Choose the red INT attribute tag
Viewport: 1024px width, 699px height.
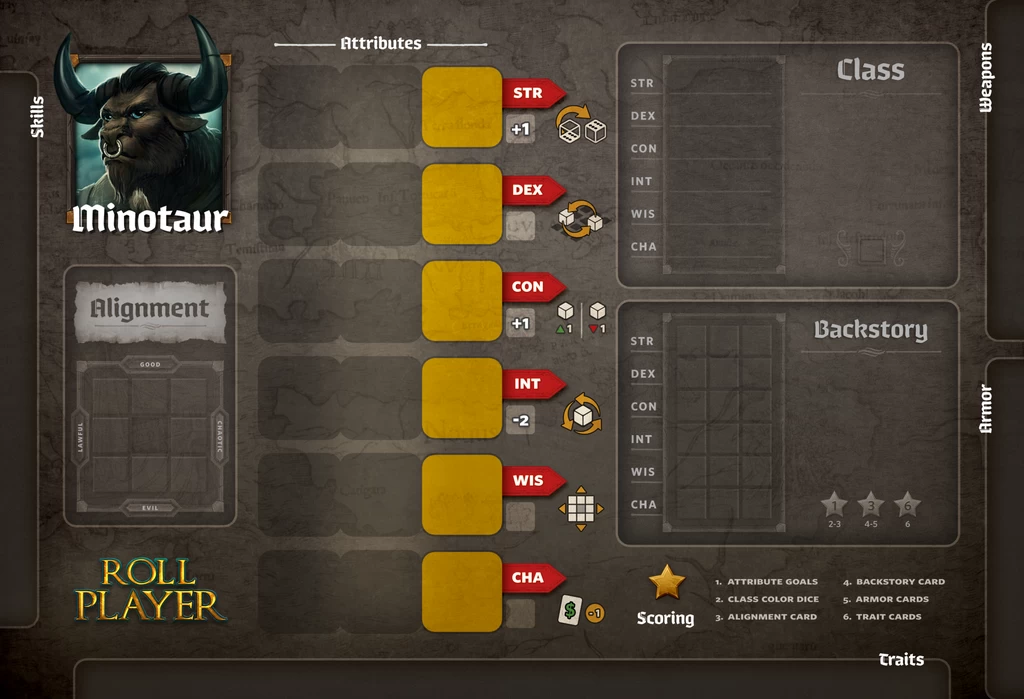tap(530, 384)
